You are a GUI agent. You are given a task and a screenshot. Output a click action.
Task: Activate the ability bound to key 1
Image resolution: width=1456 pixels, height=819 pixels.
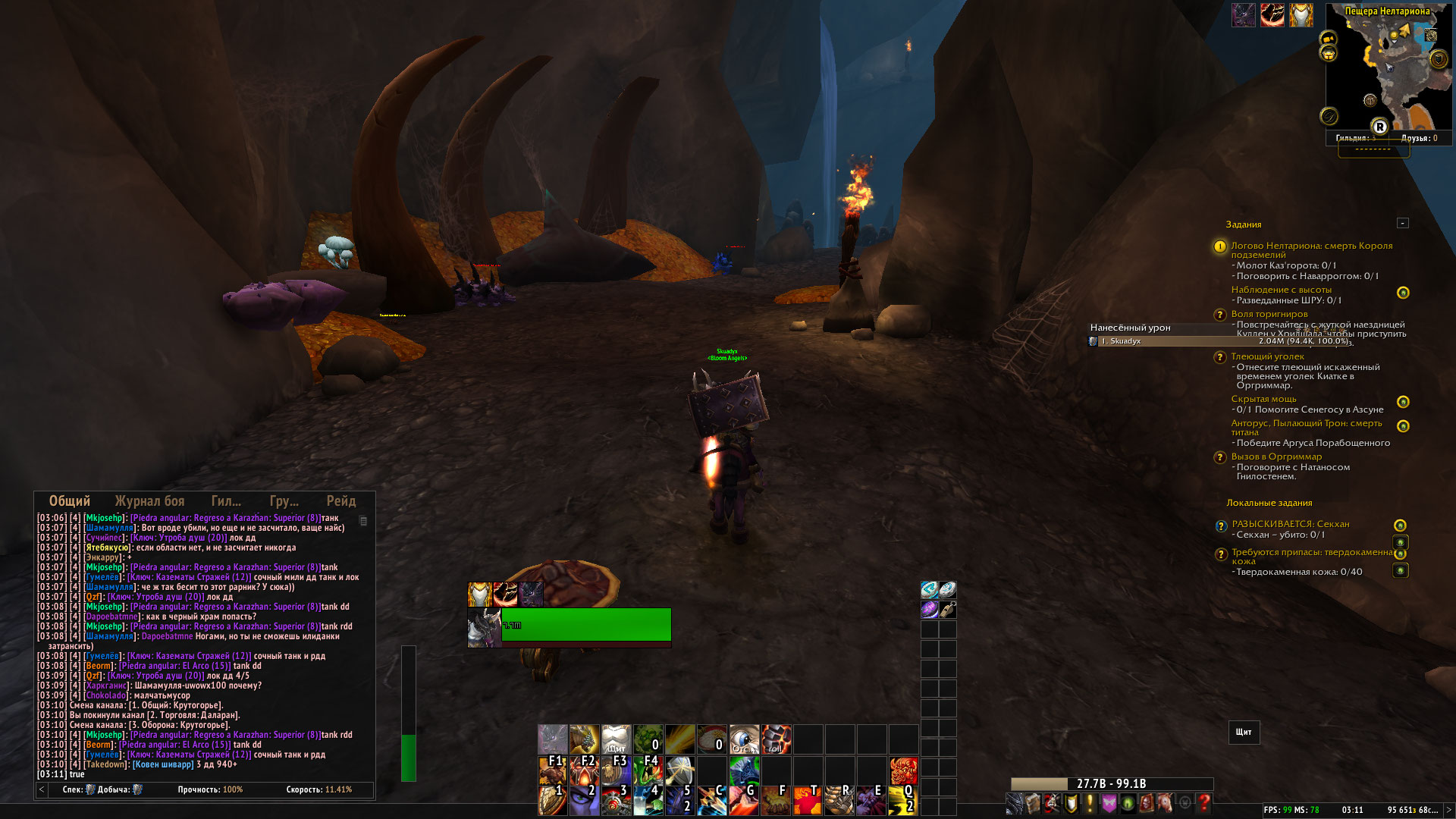pyautogui.click(x=552, y=801)
